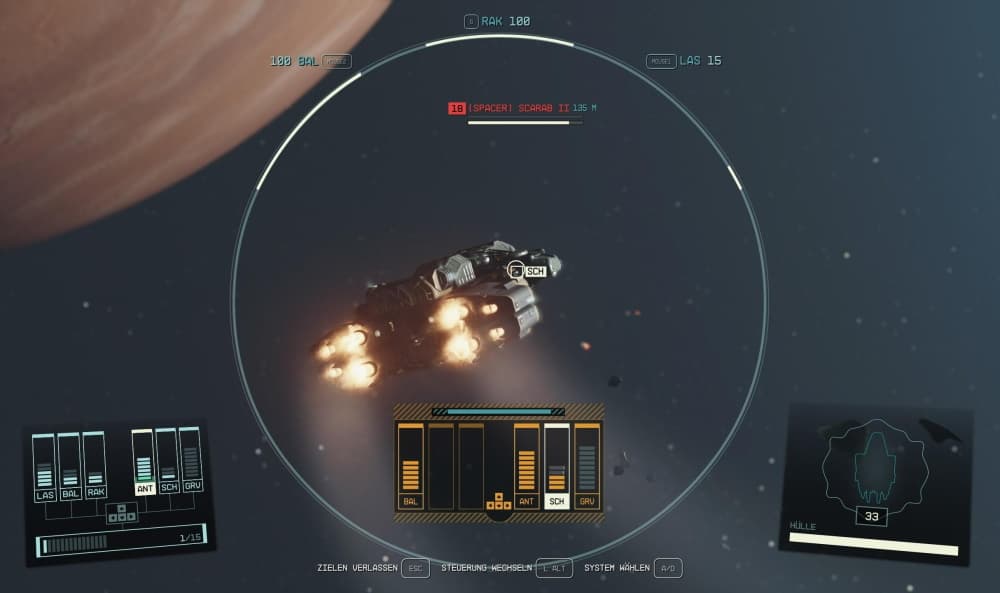Choose the enemy's BAL weapon system column

(x=410, y=466)
